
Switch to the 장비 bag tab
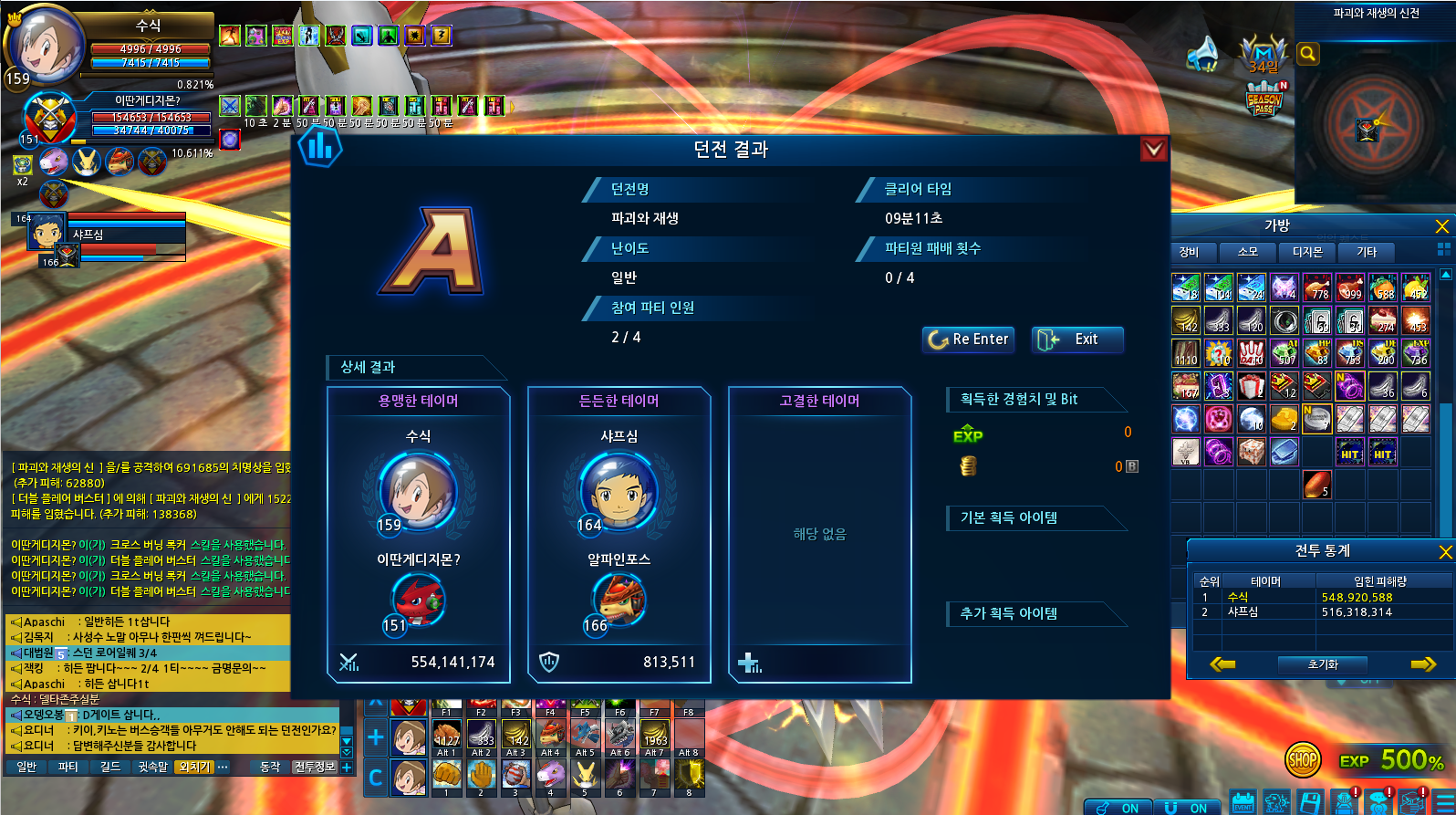(1190, 252)
